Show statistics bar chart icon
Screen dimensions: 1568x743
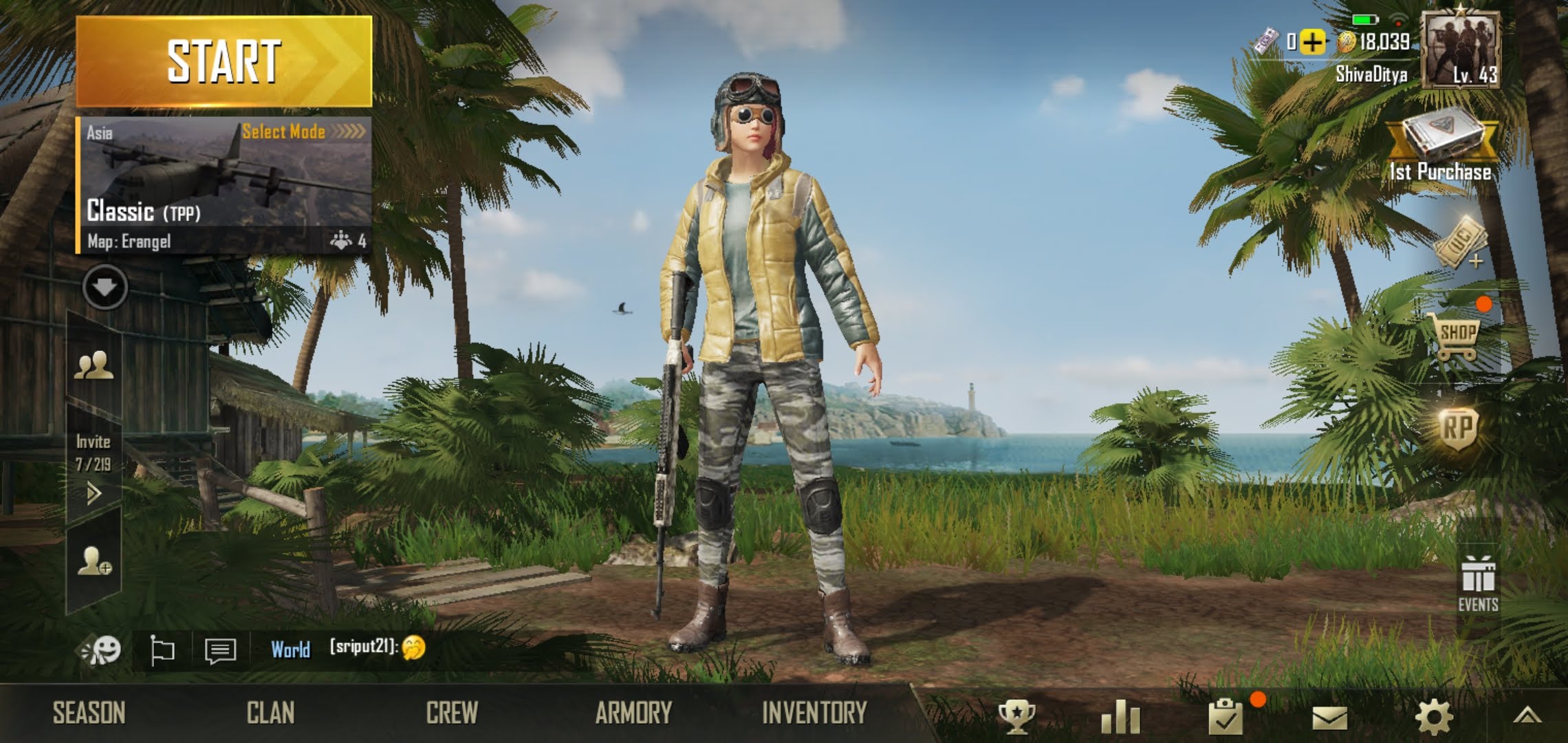[1121, 718]
